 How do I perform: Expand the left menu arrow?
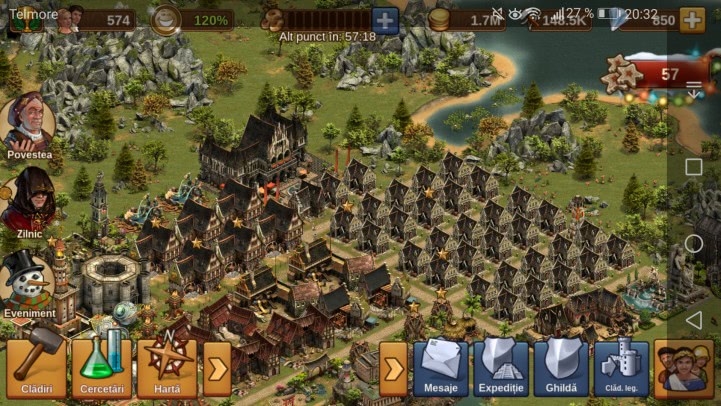(217, 368)
